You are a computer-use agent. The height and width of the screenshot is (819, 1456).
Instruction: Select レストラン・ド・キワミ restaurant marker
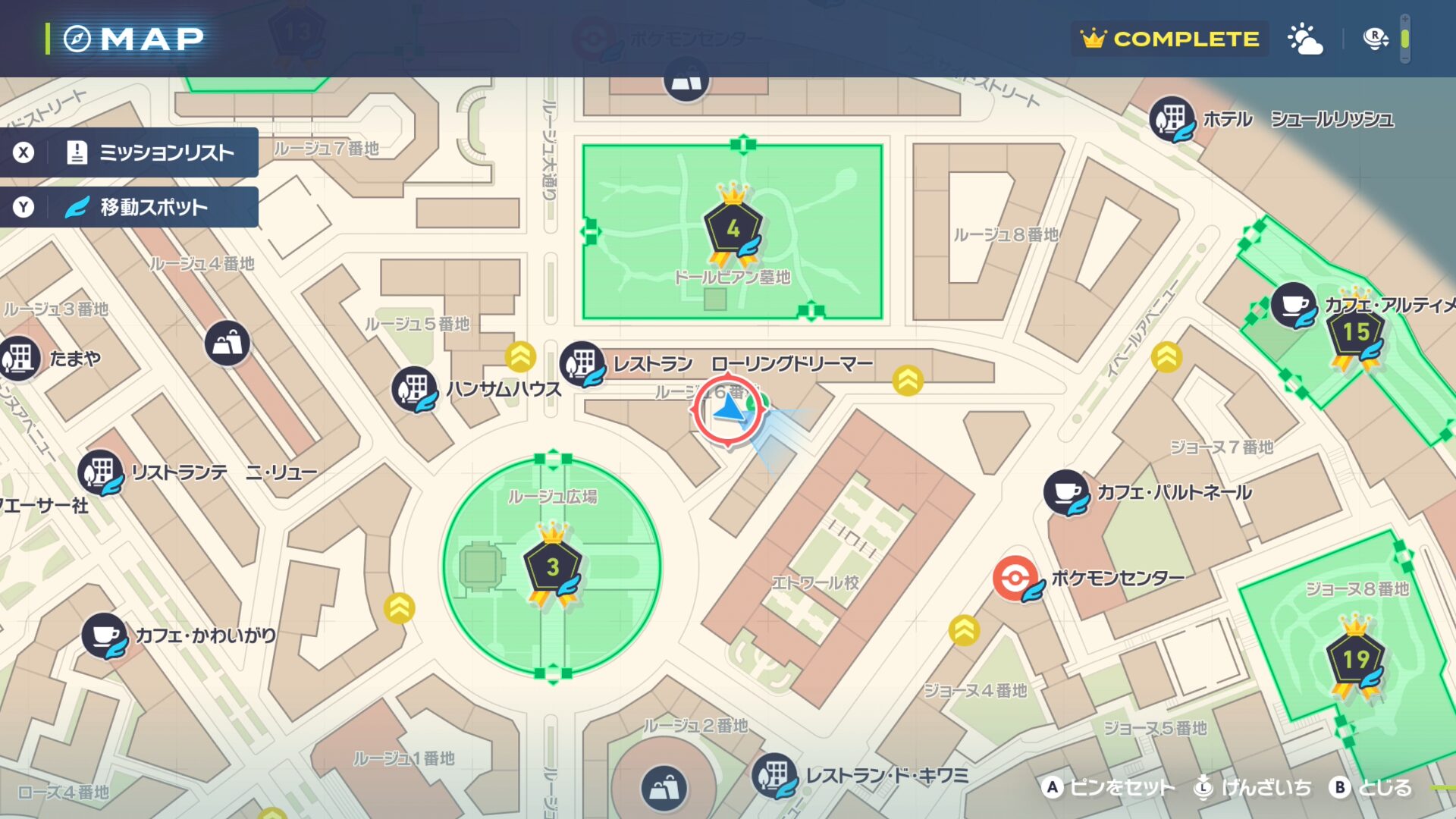pos(774,774)
